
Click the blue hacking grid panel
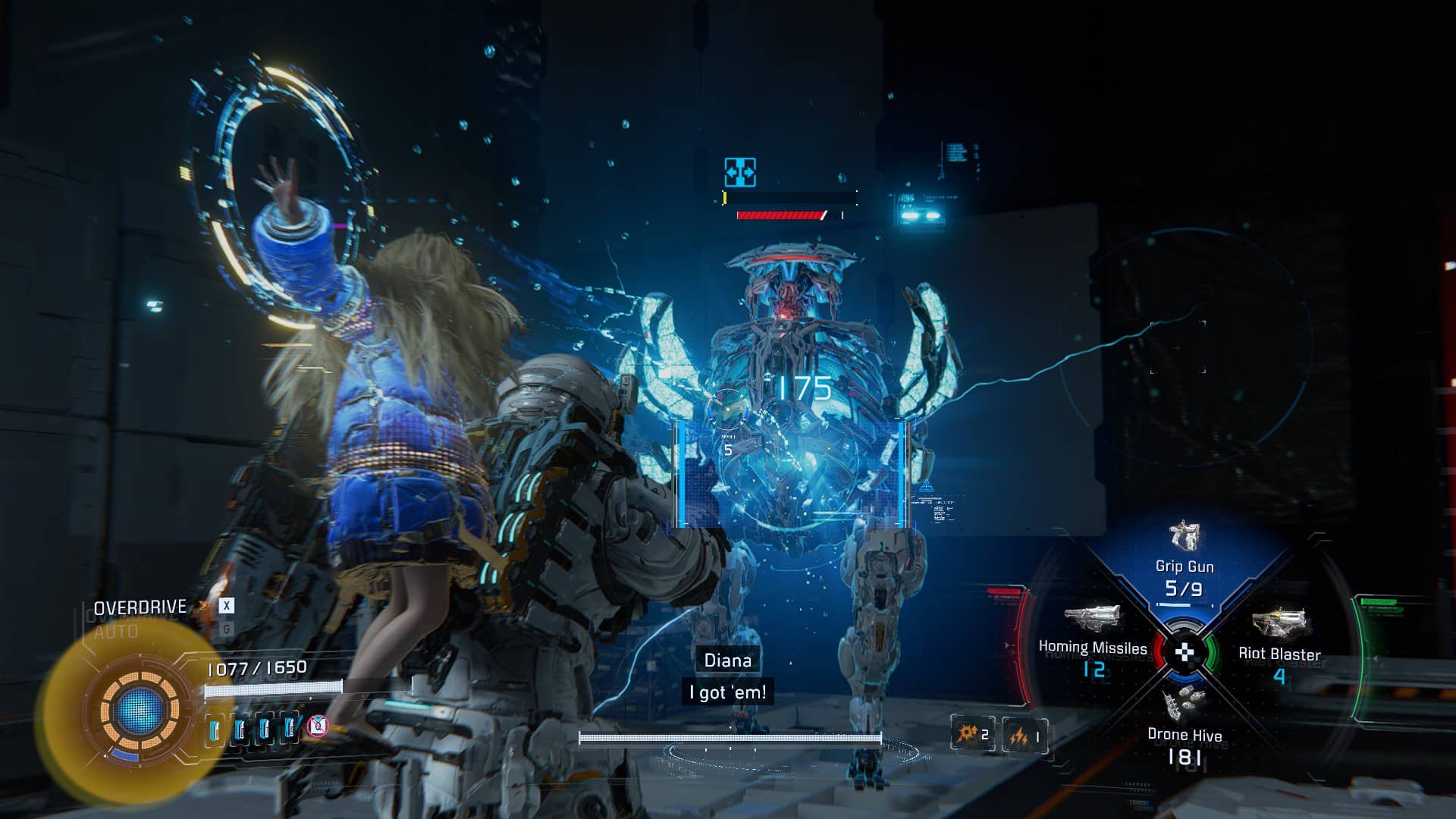(x=792, y=474)
